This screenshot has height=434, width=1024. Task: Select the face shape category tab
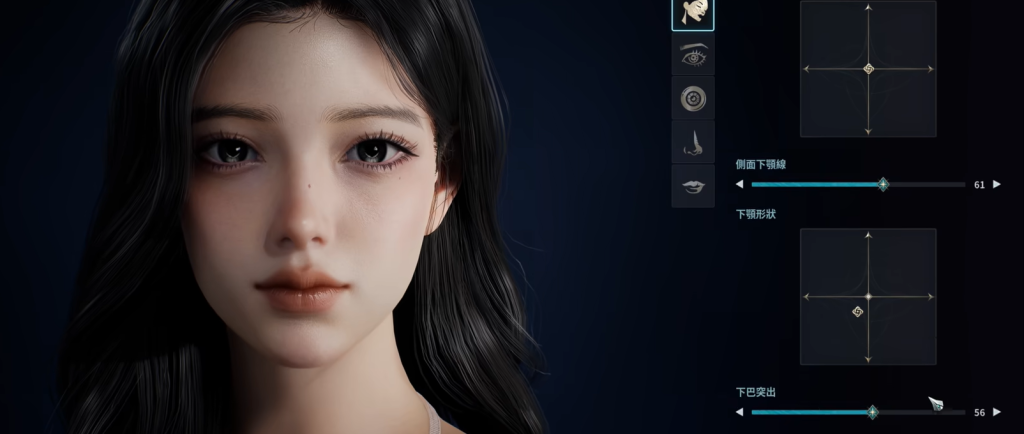pos(692,14)
